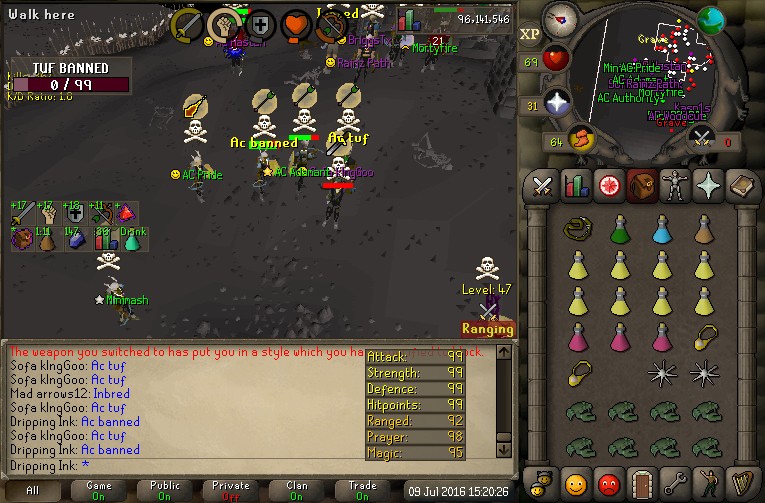
Task: Open the Options wrench tab
Action: point(674,484)
